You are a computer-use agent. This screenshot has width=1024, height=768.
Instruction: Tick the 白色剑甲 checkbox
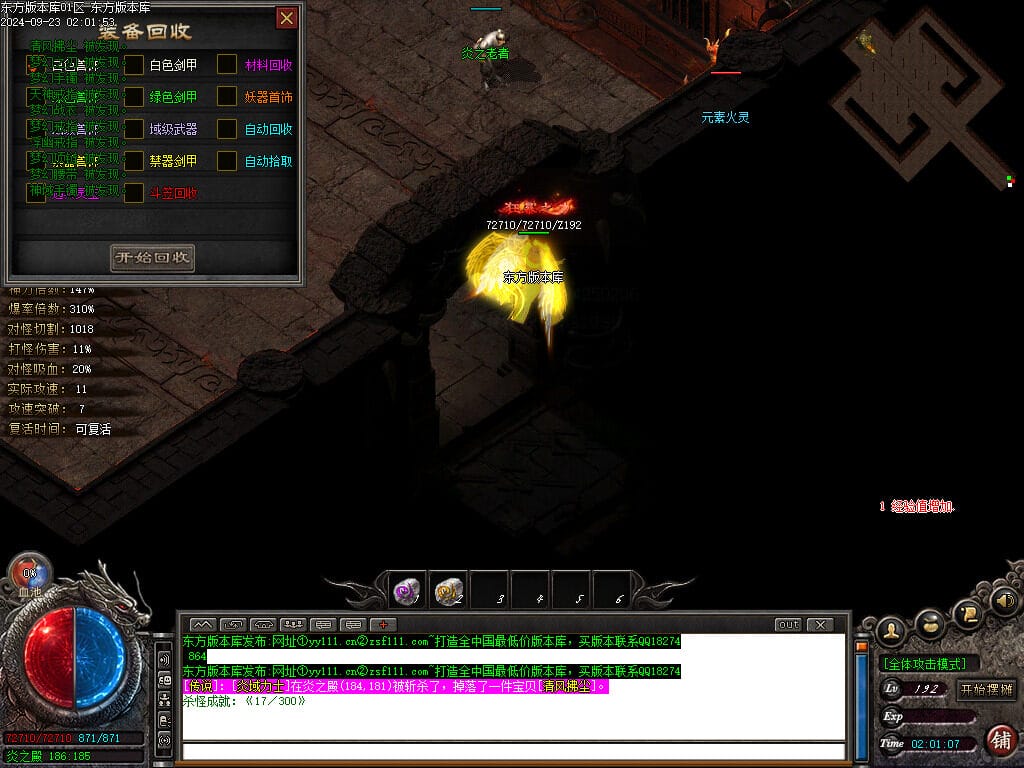point(134,65)
